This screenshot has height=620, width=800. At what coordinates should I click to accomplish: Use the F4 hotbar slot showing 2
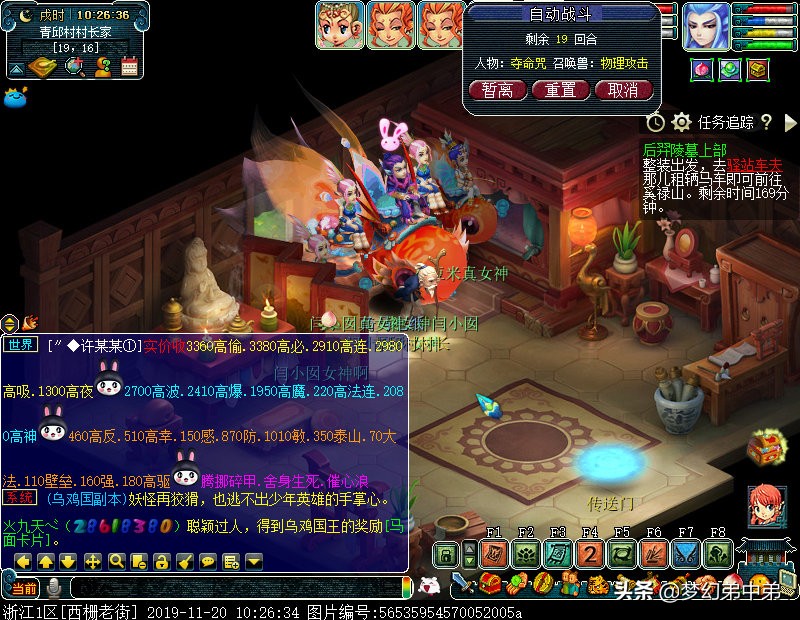click(x=590, y=554)
